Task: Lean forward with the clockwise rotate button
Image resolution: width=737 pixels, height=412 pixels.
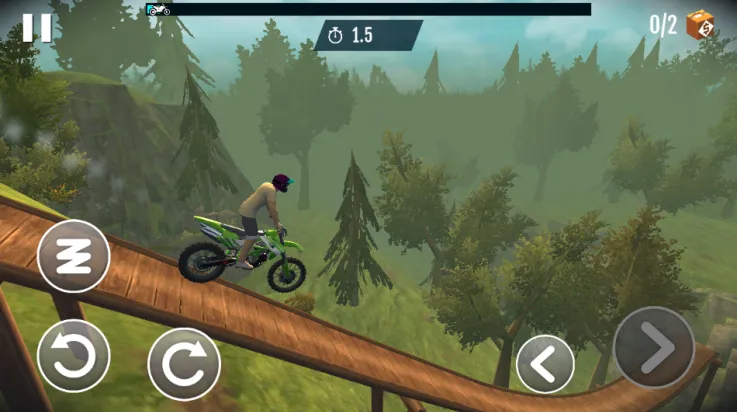Action: (x=184, y=364)
